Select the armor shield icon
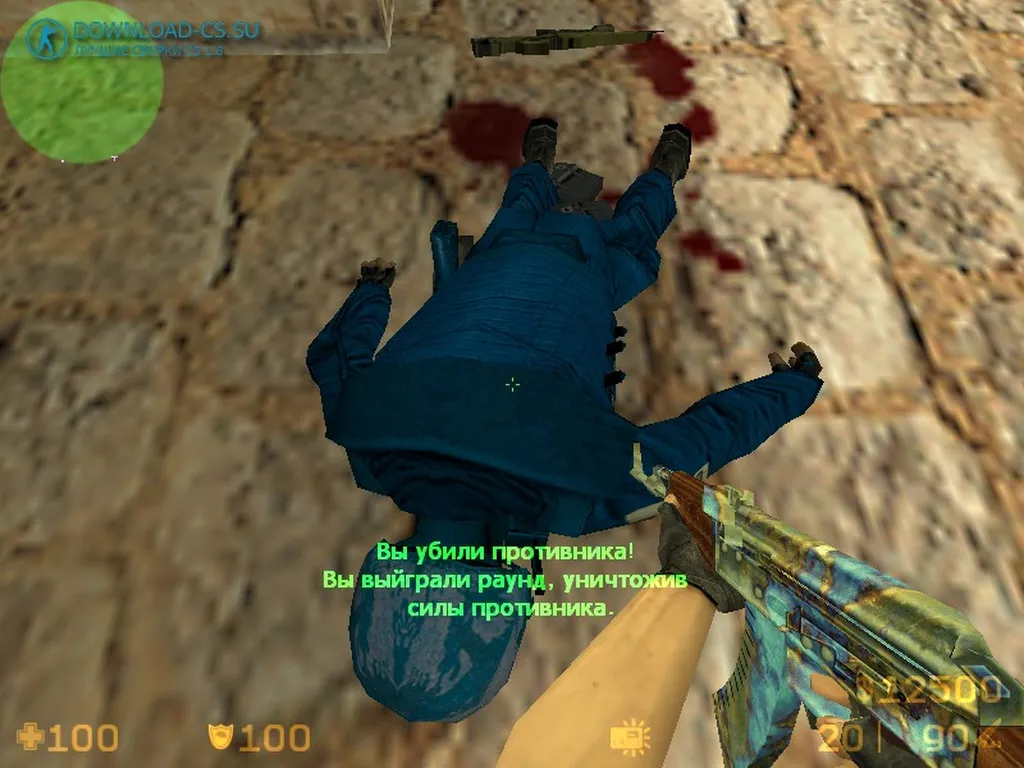1024x768 pixels. coord(217,738)
